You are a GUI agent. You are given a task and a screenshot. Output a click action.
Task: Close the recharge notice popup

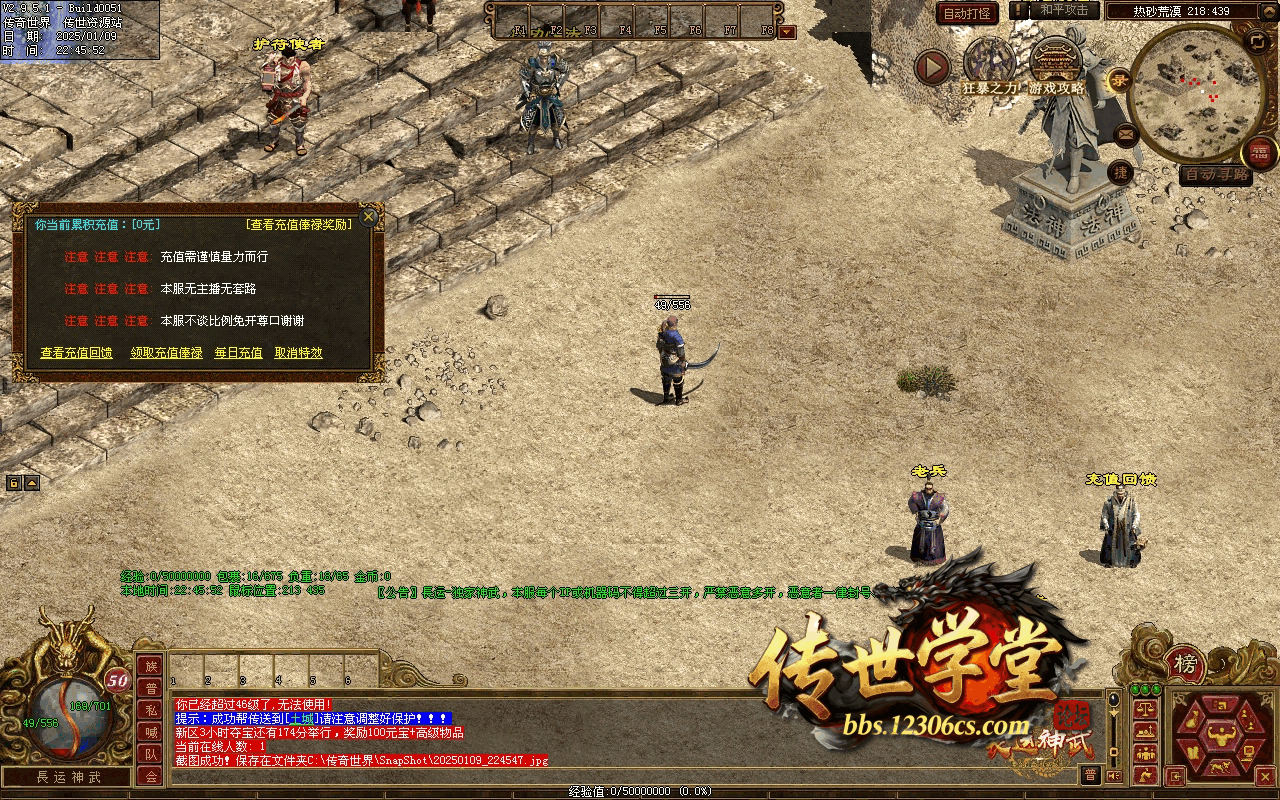tap(369, 216)
